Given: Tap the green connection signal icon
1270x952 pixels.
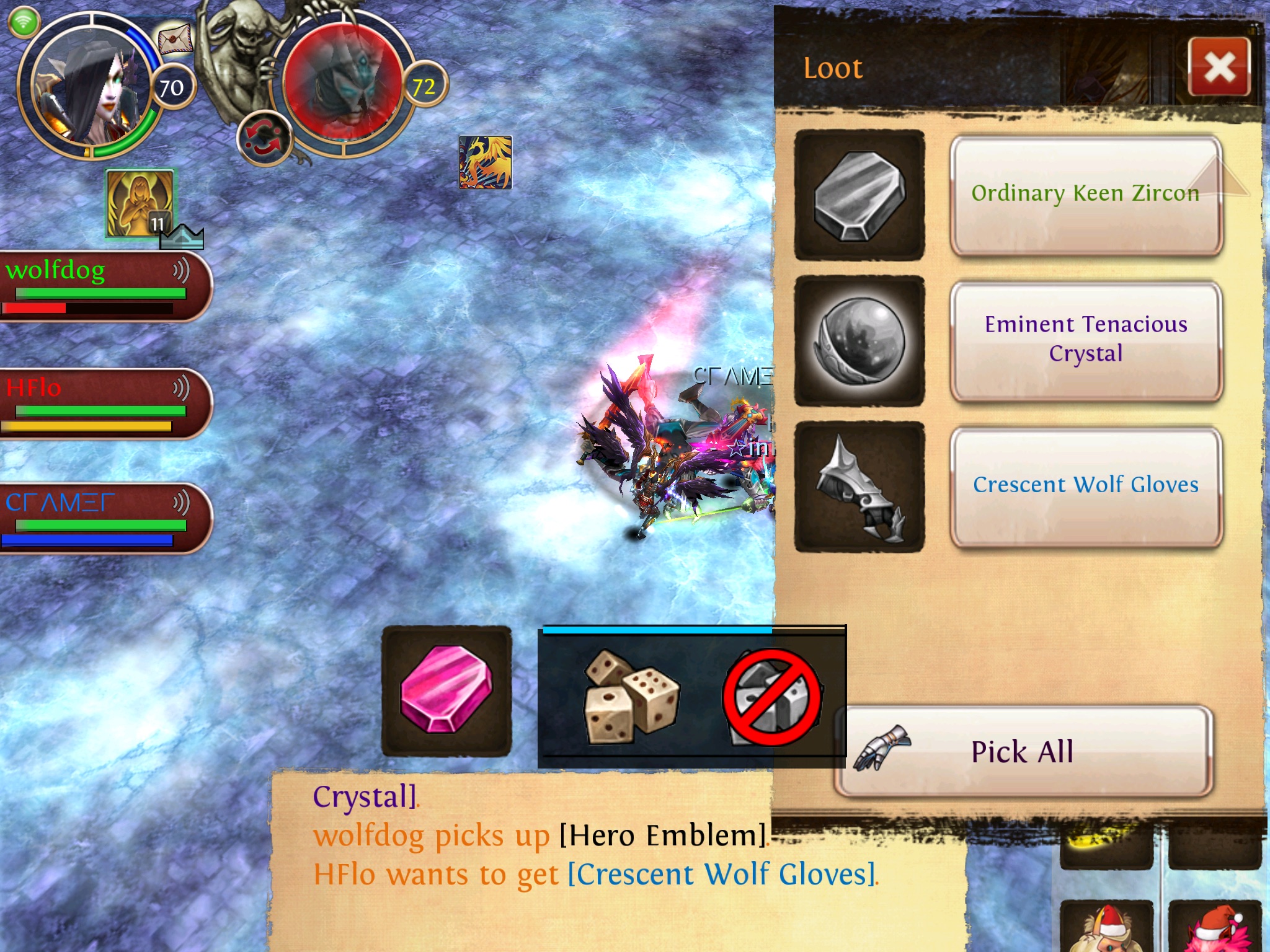Looking at the screenshot, I should [x=24, y=22].
